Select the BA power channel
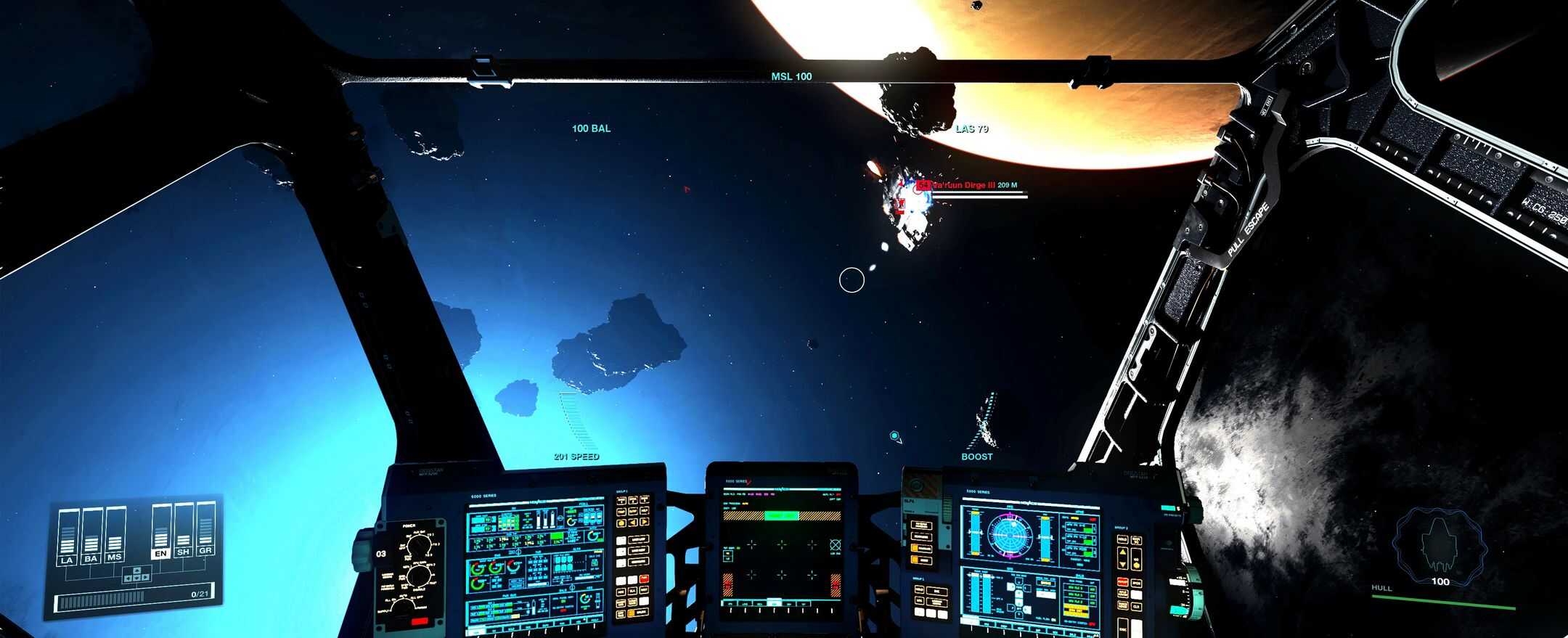Viewport: 1568px width, 638px height. click(x=91, y=559)
